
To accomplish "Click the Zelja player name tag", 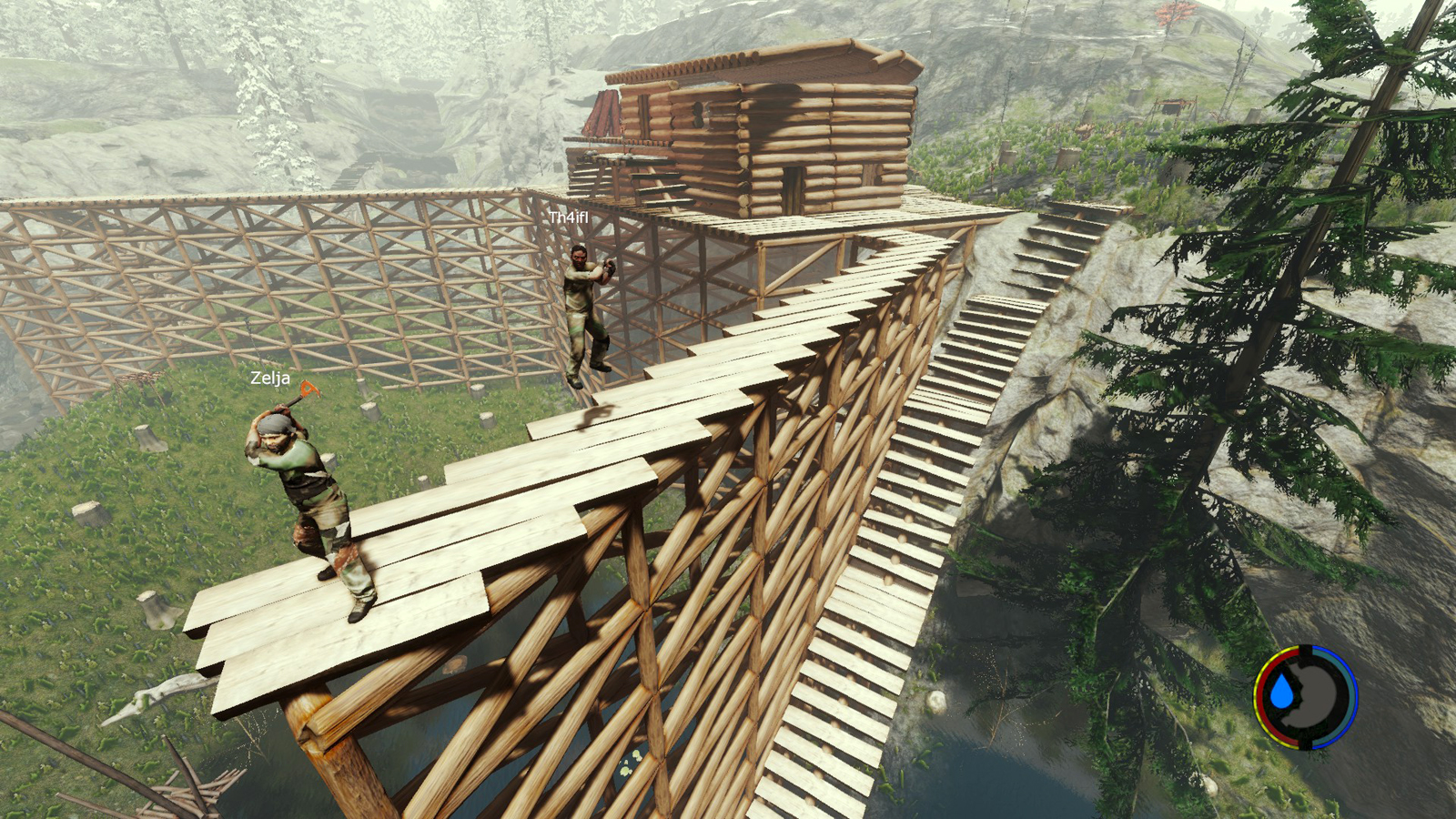I will (x=270, y=379).
